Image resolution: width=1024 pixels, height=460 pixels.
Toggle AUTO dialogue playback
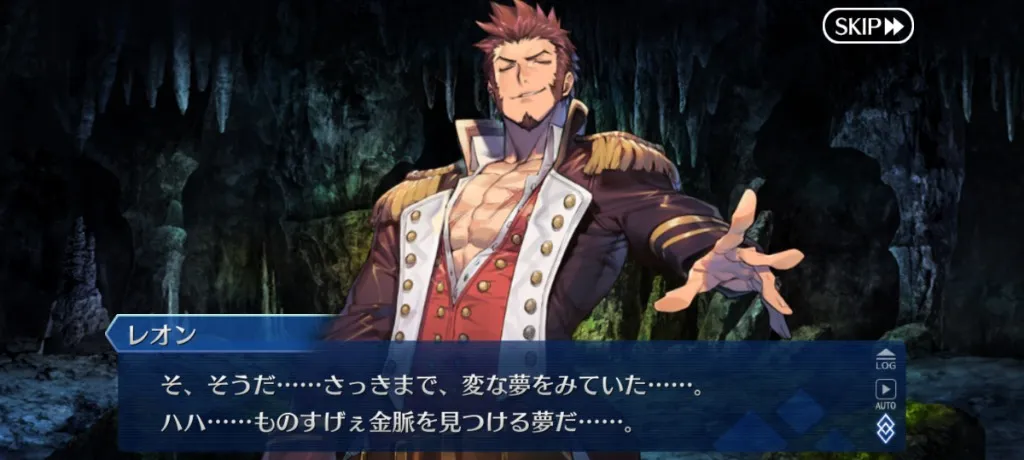click(x=885, y=393)
